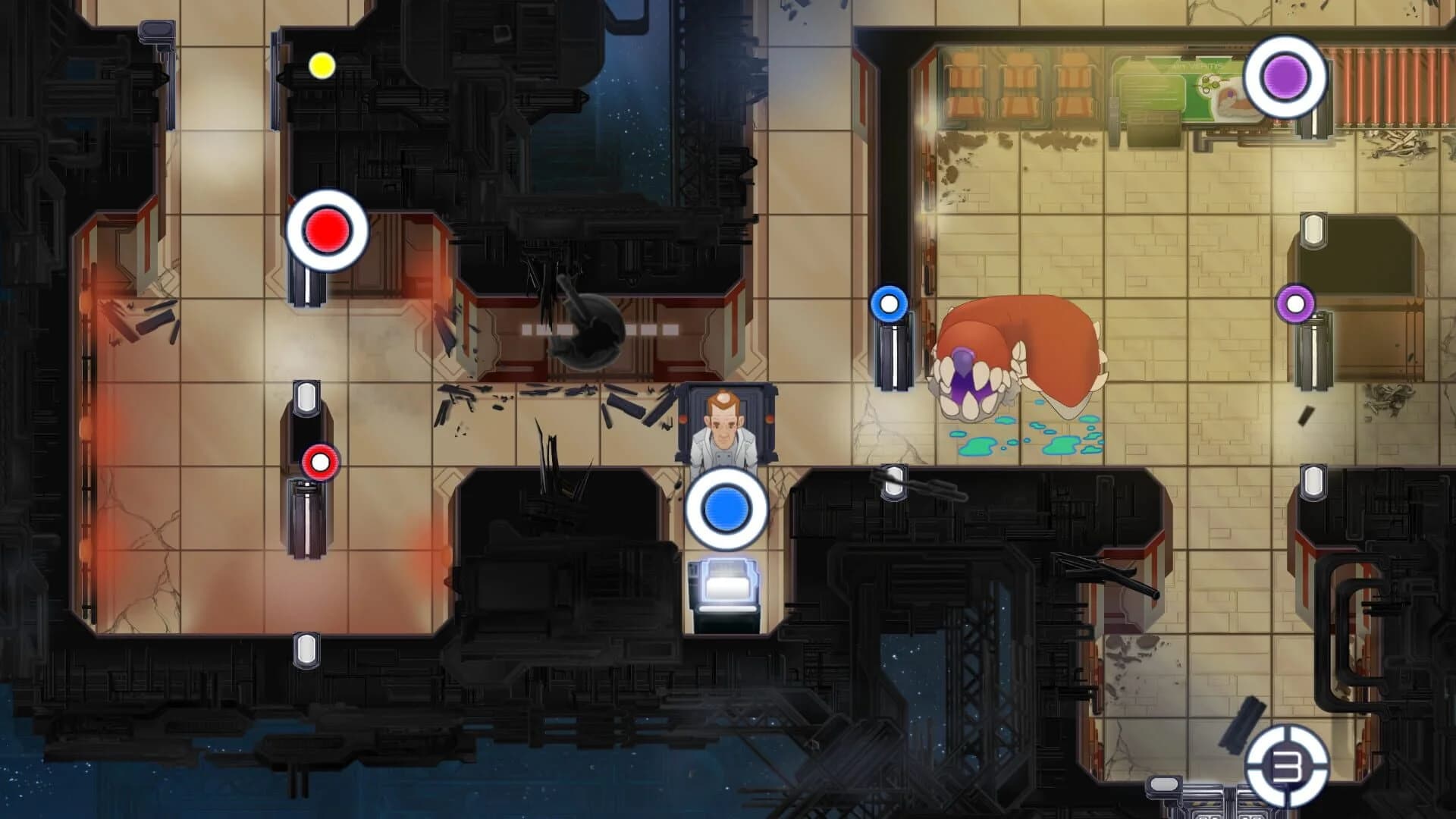Click the small blue marker near the sleeping creature
1456x819 pixels.
point(888,303)
